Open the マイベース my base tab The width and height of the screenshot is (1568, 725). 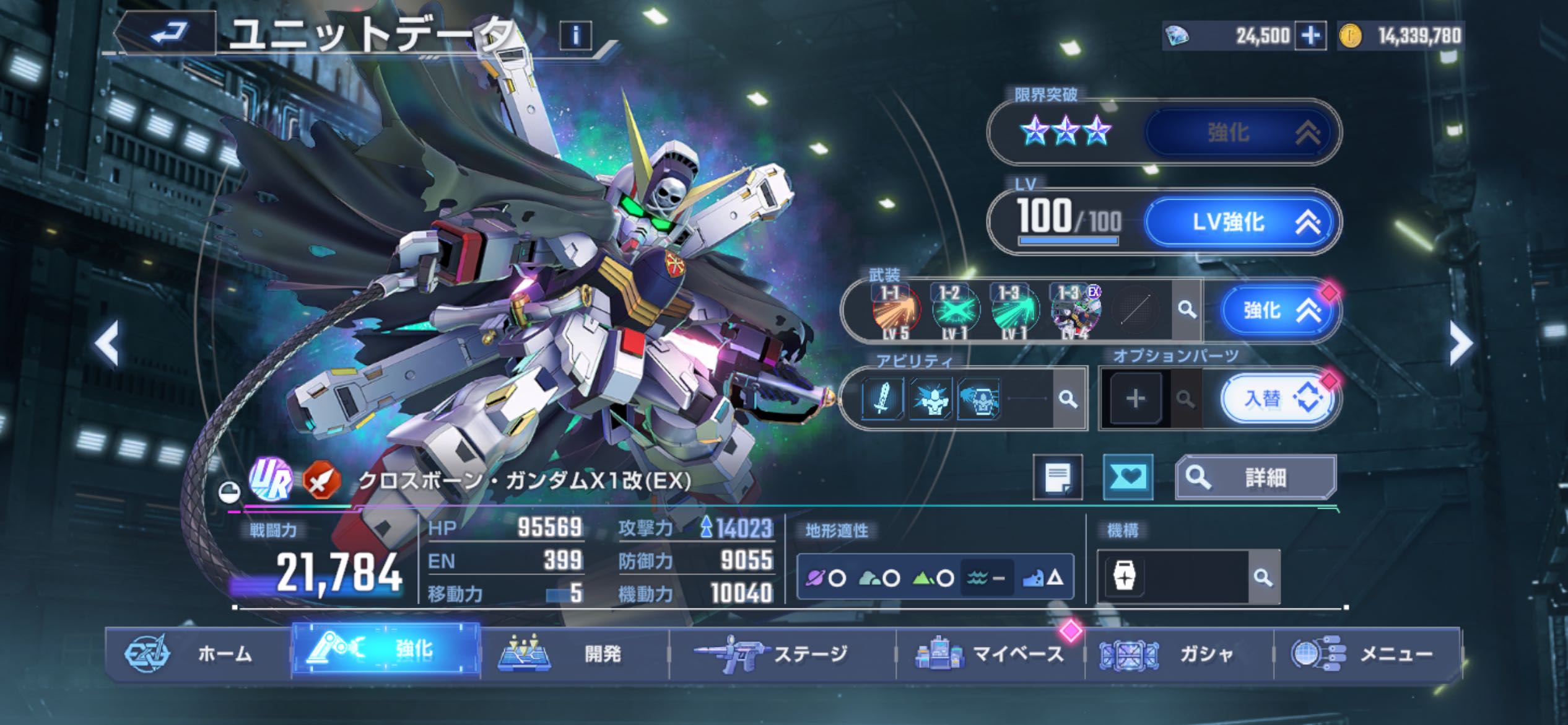click(x=990, y=654)
